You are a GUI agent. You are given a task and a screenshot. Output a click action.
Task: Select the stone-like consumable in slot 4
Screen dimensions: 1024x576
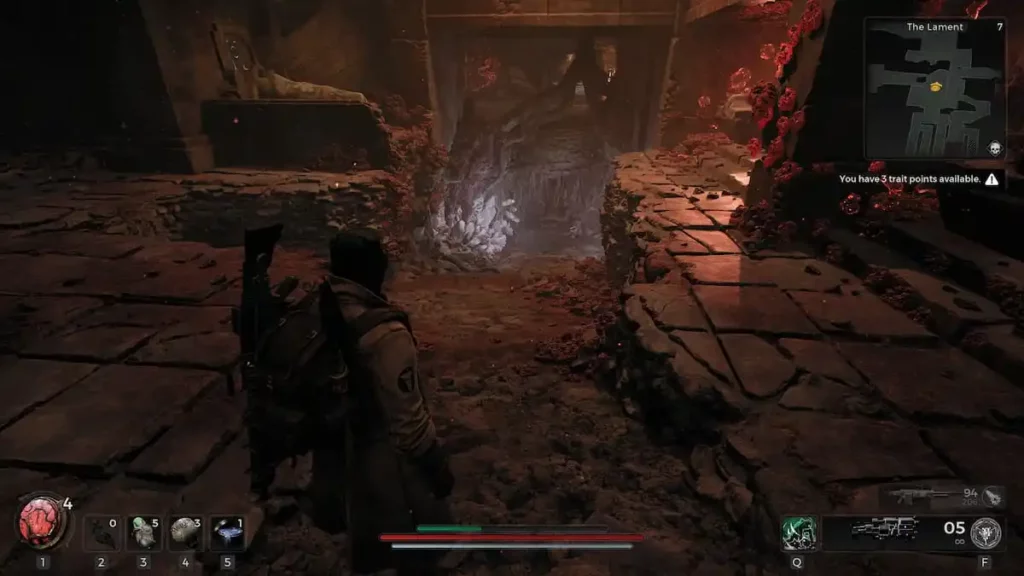click(x=185, y=533)
